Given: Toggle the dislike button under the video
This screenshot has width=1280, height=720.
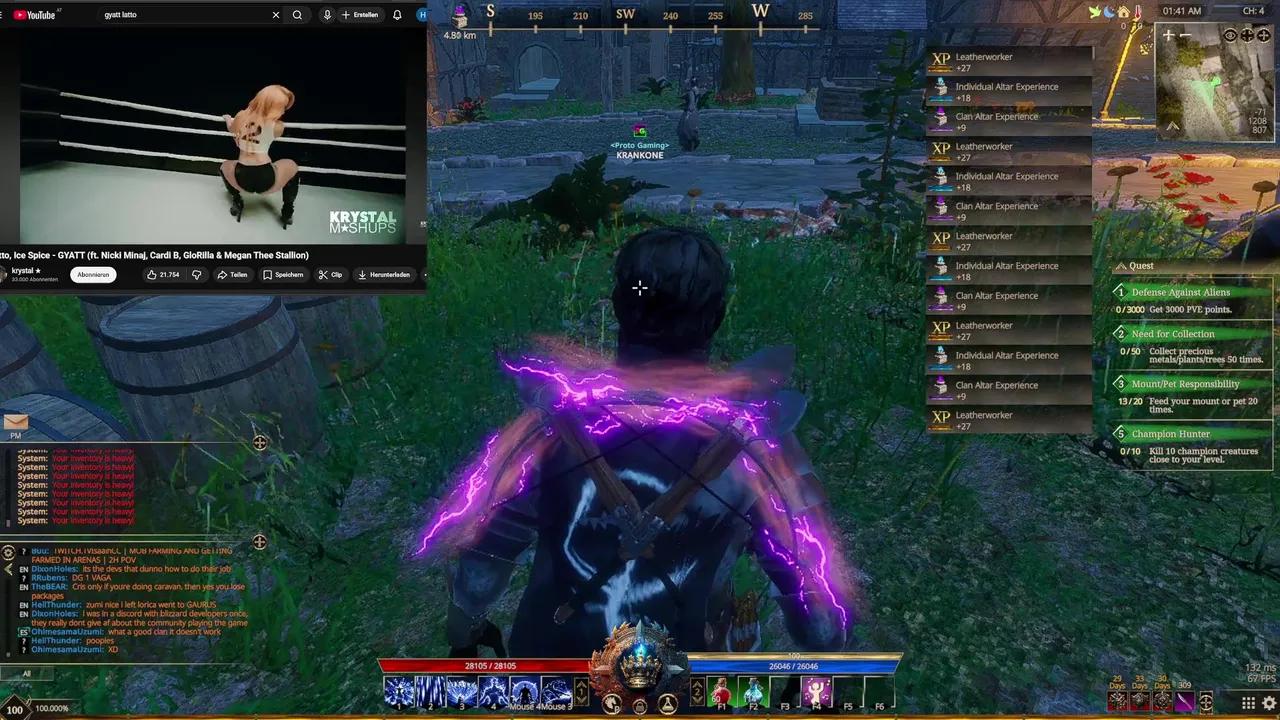Looking at the screenshot, I should (196, 274).
